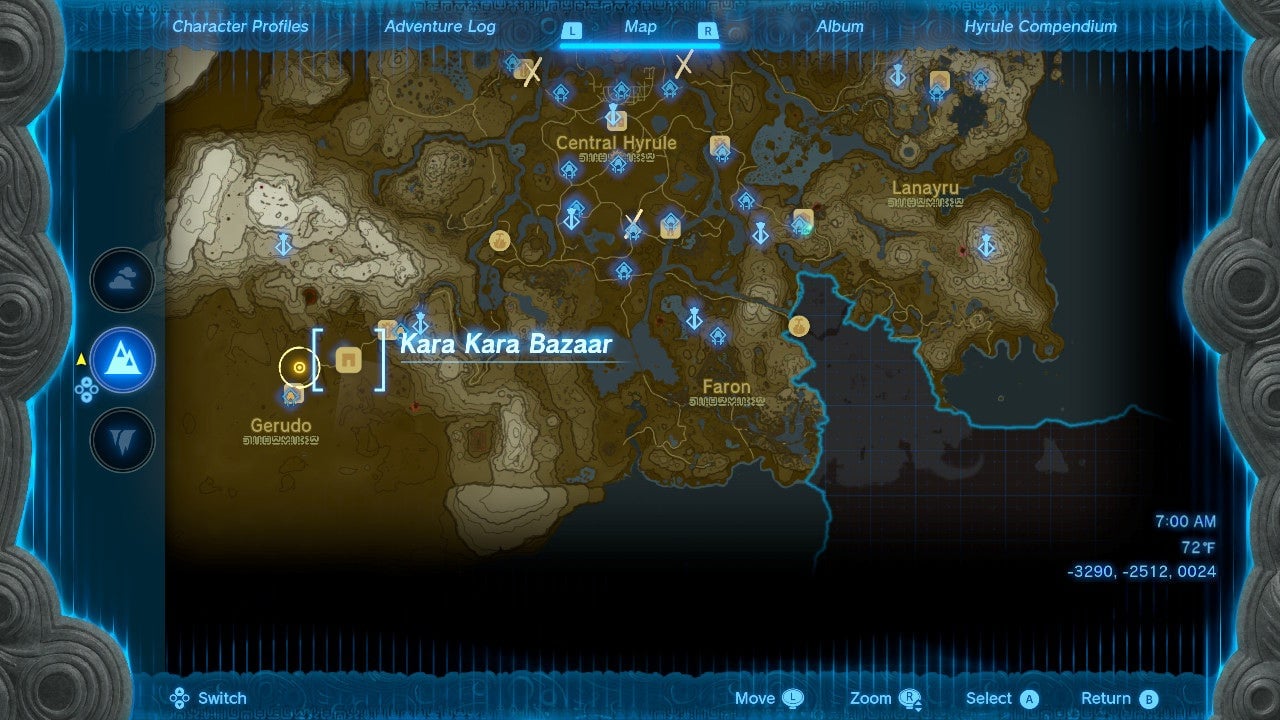Open Character Profiles
This screenshot has height=720, width=1280.
click(240, 27)
